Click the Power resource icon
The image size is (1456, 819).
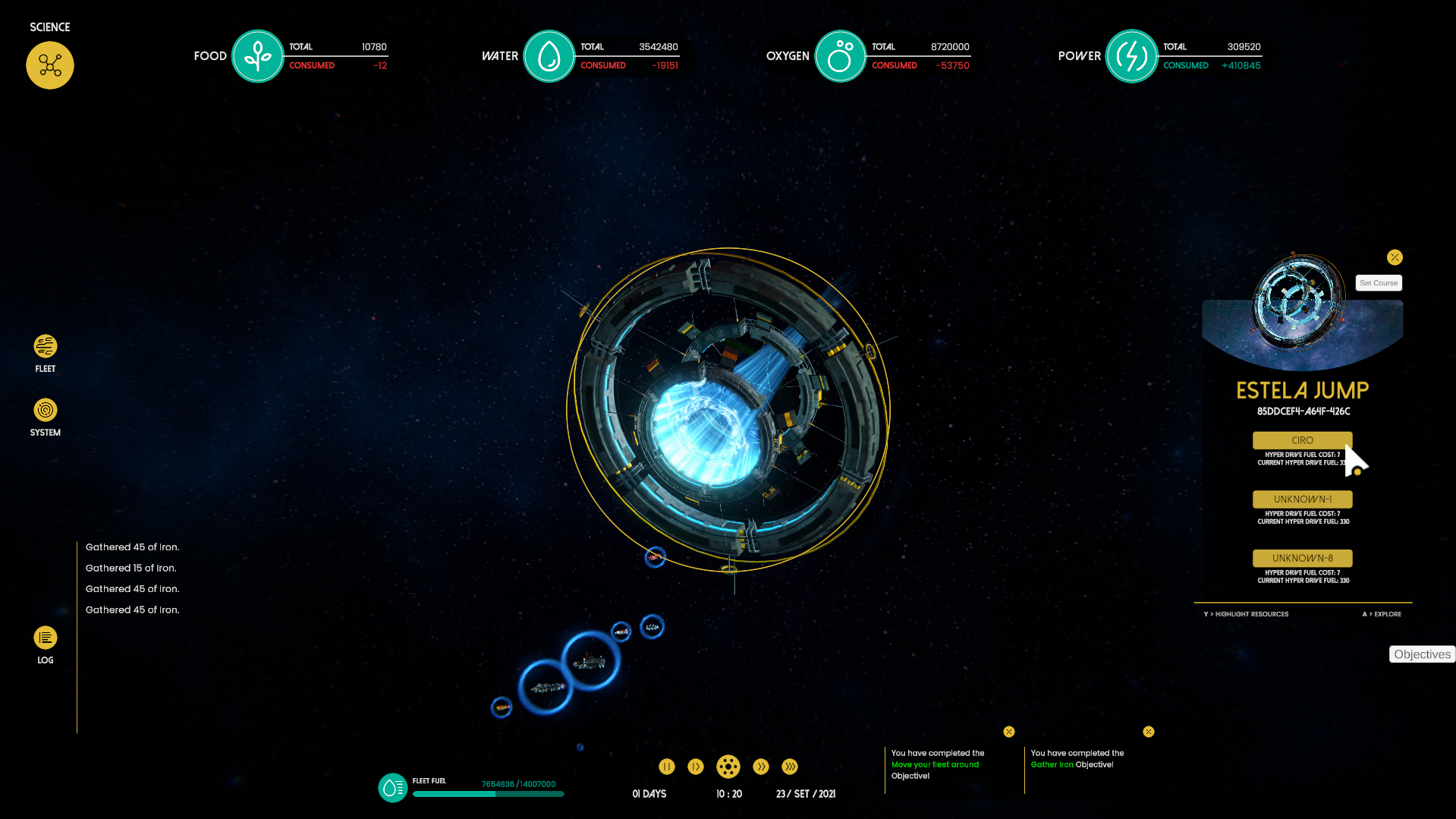[1132, 56]
